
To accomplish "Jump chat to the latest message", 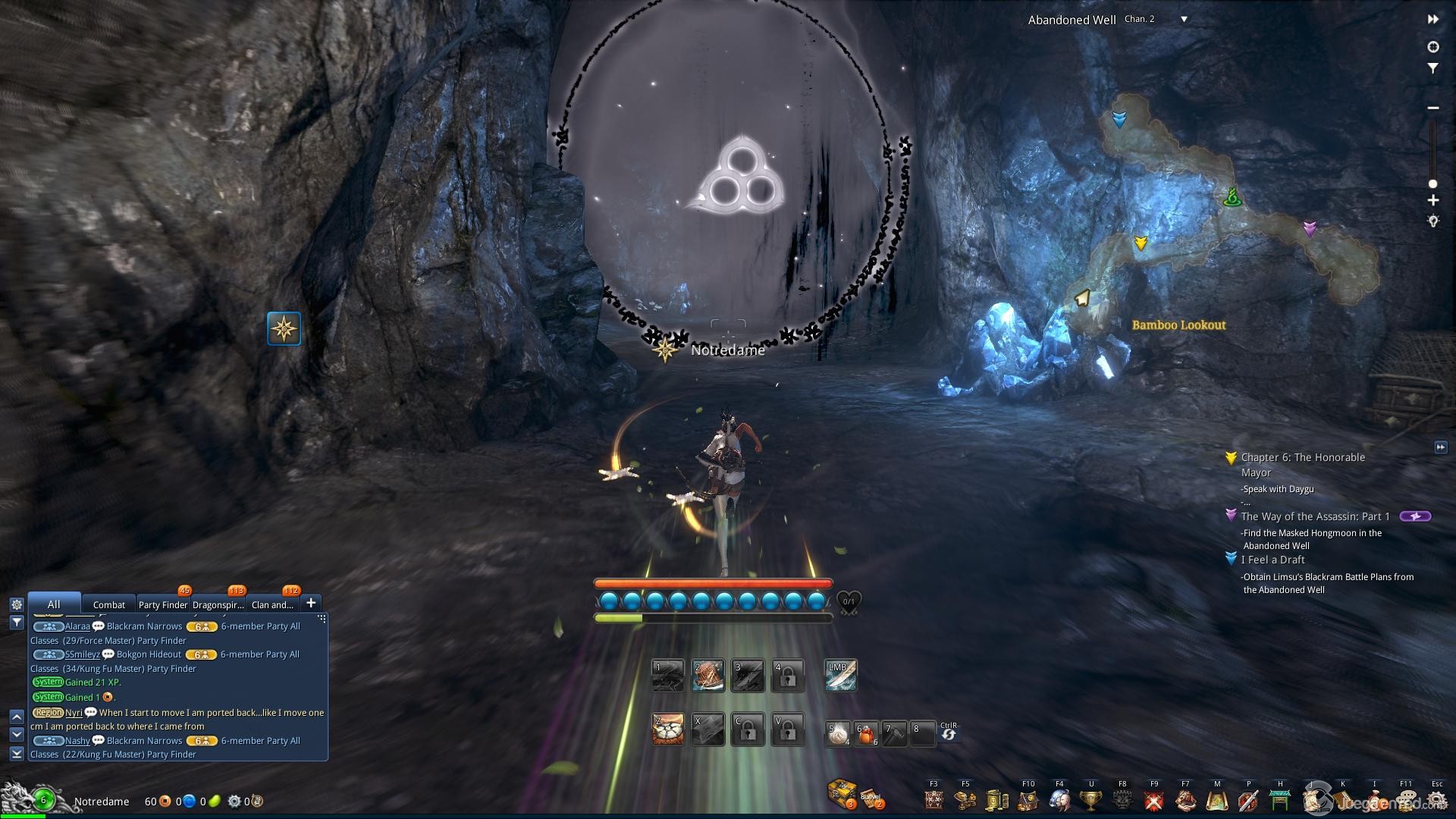I will pos(17,753).
